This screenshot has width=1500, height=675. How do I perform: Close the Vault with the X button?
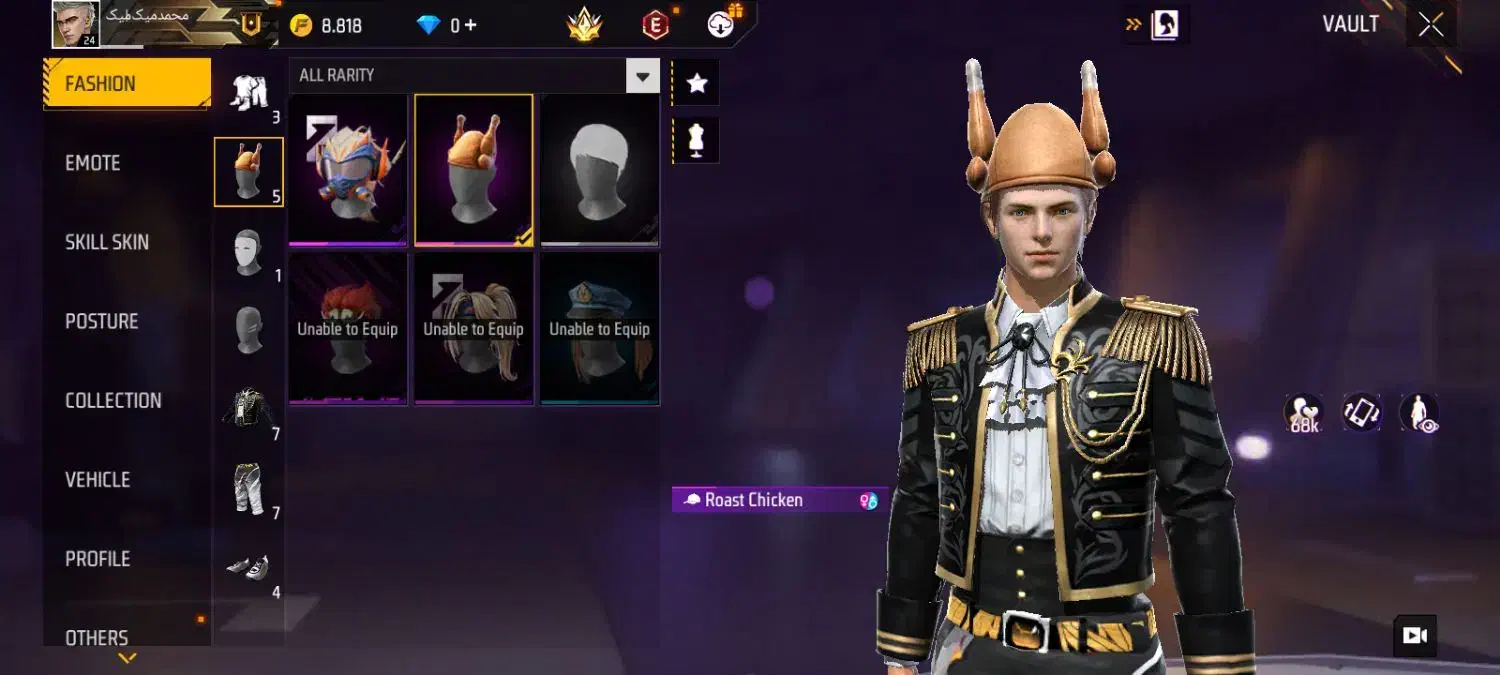coord(1431,25)
